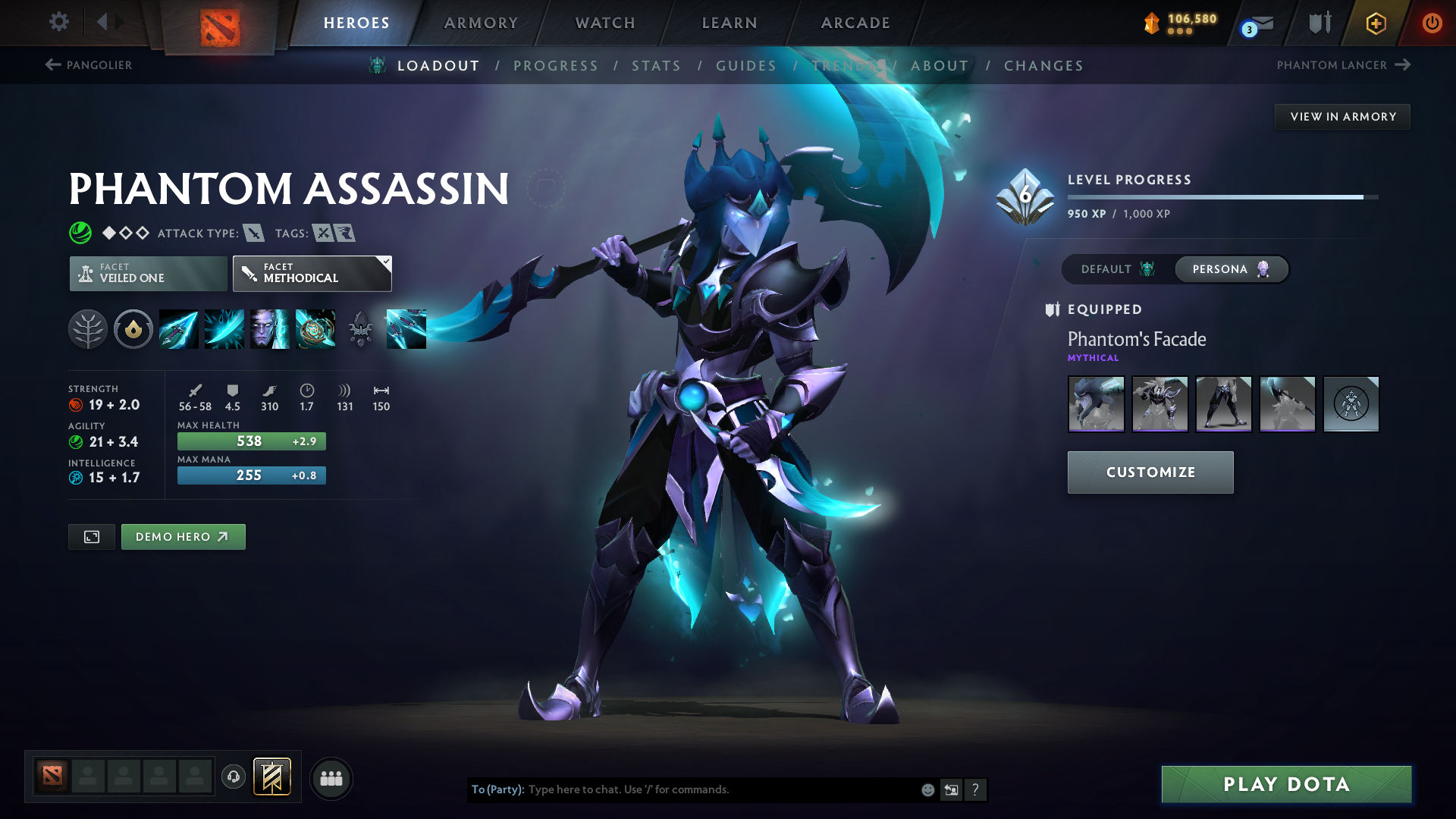Click the party chat input field
This screenshot has width=1456, height=819.
click(720, 789)
